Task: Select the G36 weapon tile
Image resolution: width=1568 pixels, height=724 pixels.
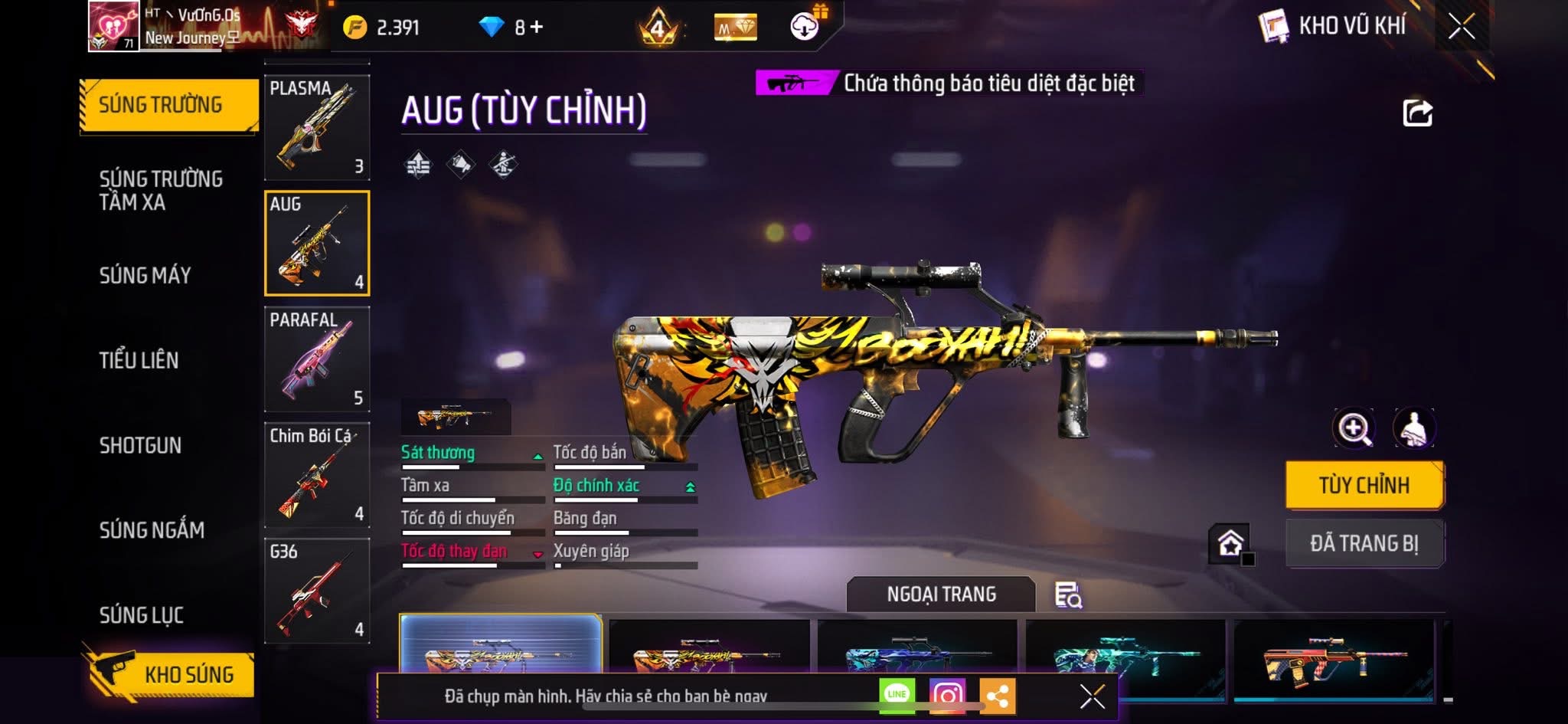Action: (317, 591)
